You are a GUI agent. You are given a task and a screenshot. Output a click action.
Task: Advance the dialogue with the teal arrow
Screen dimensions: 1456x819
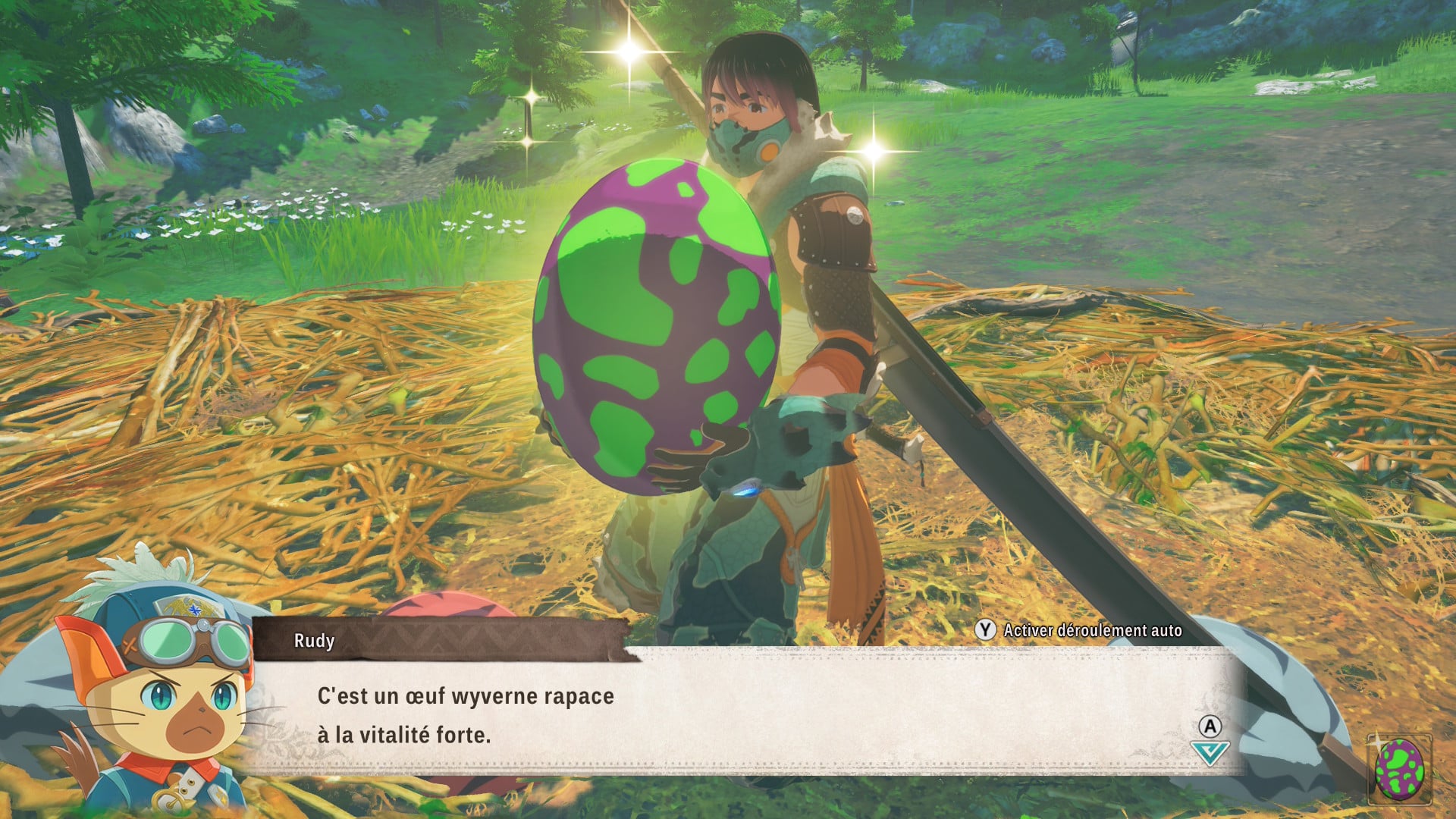point(1210,752)
